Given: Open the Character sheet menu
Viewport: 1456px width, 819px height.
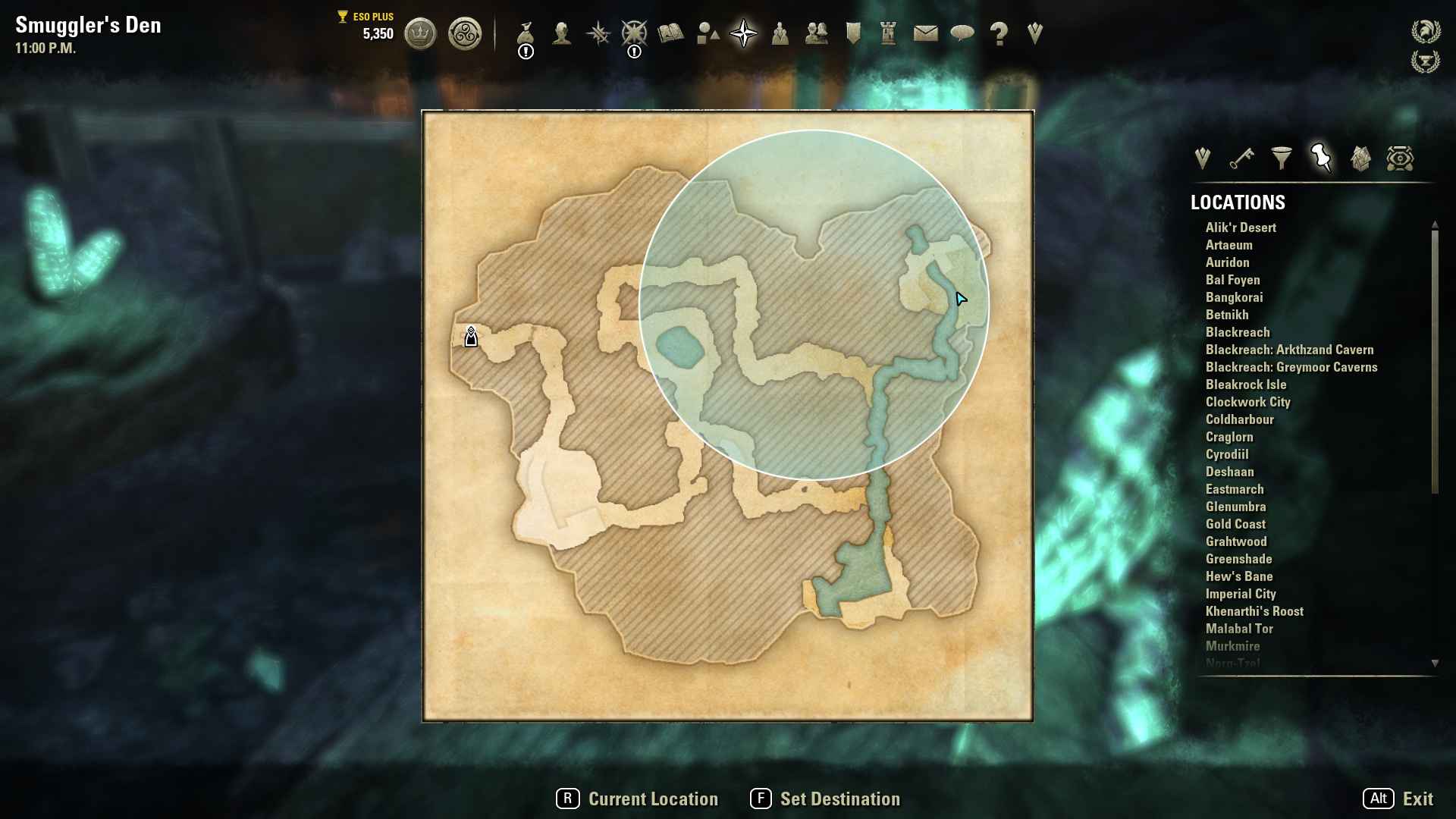Looking at the screenshot, I should (561, 33).
